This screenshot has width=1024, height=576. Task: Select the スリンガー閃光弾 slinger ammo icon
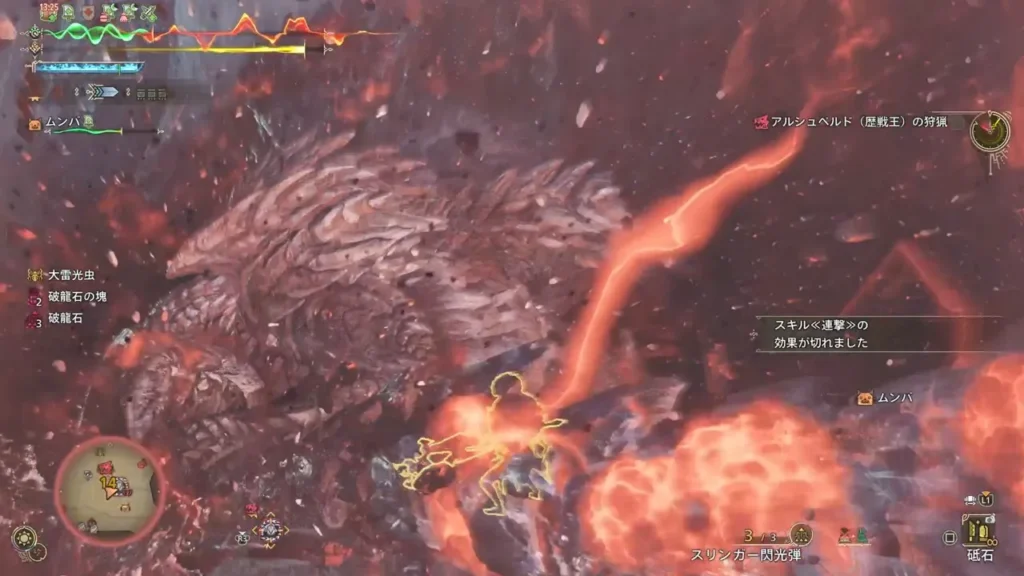(800, 535)
